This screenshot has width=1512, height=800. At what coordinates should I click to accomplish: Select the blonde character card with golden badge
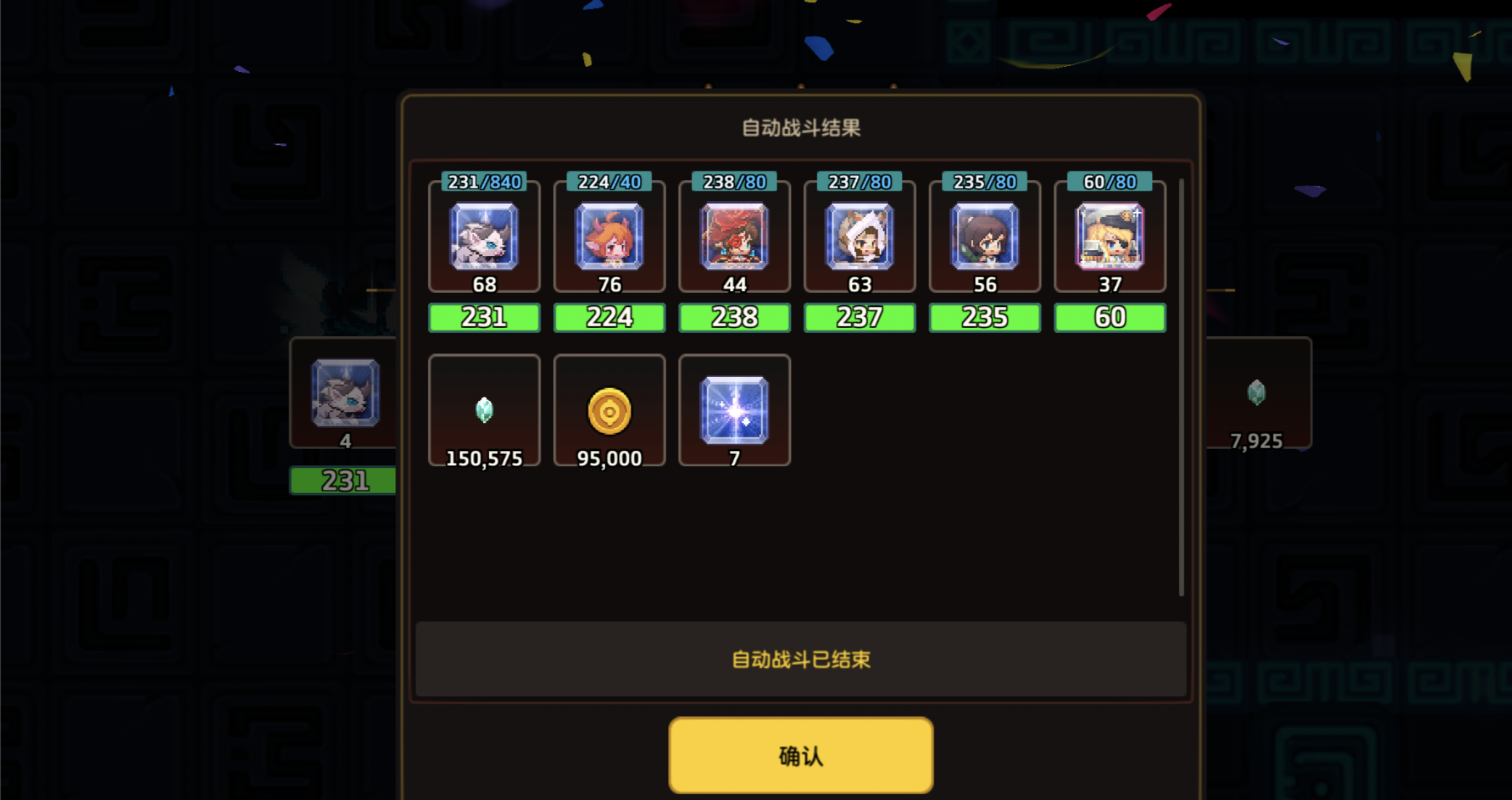[x=1109, y=239]
